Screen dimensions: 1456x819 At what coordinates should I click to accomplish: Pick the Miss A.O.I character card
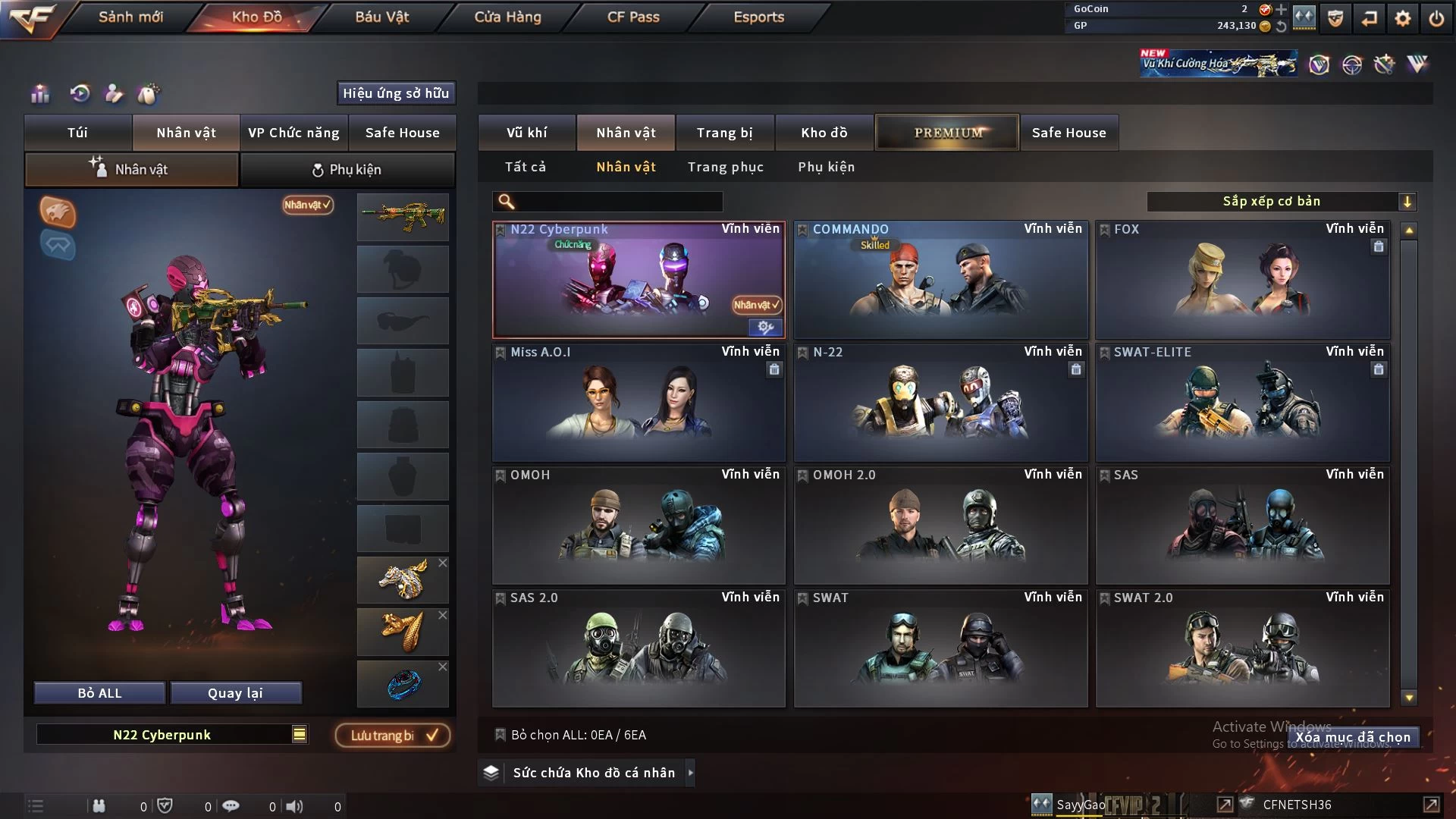pos(639,403)
